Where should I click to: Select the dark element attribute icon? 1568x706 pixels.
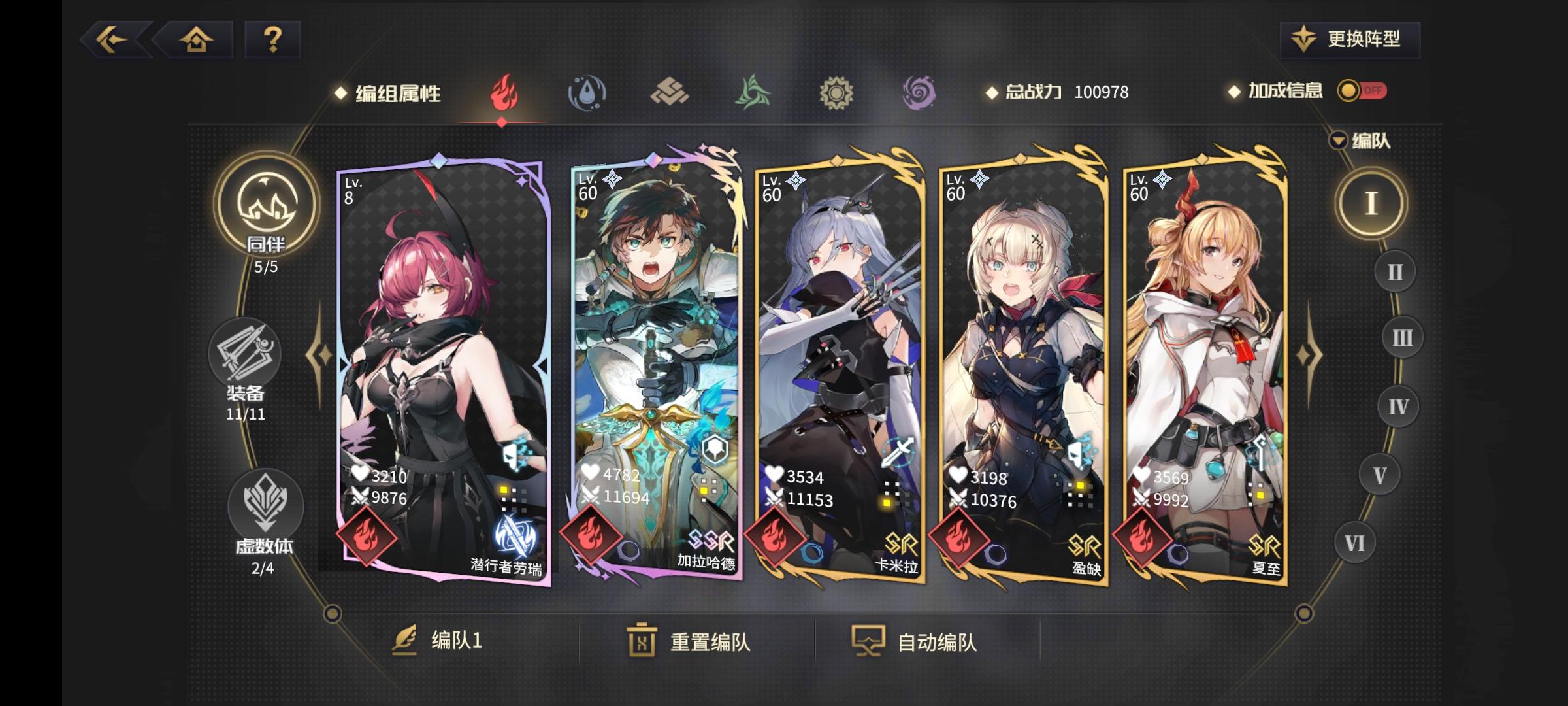(920, 93)
